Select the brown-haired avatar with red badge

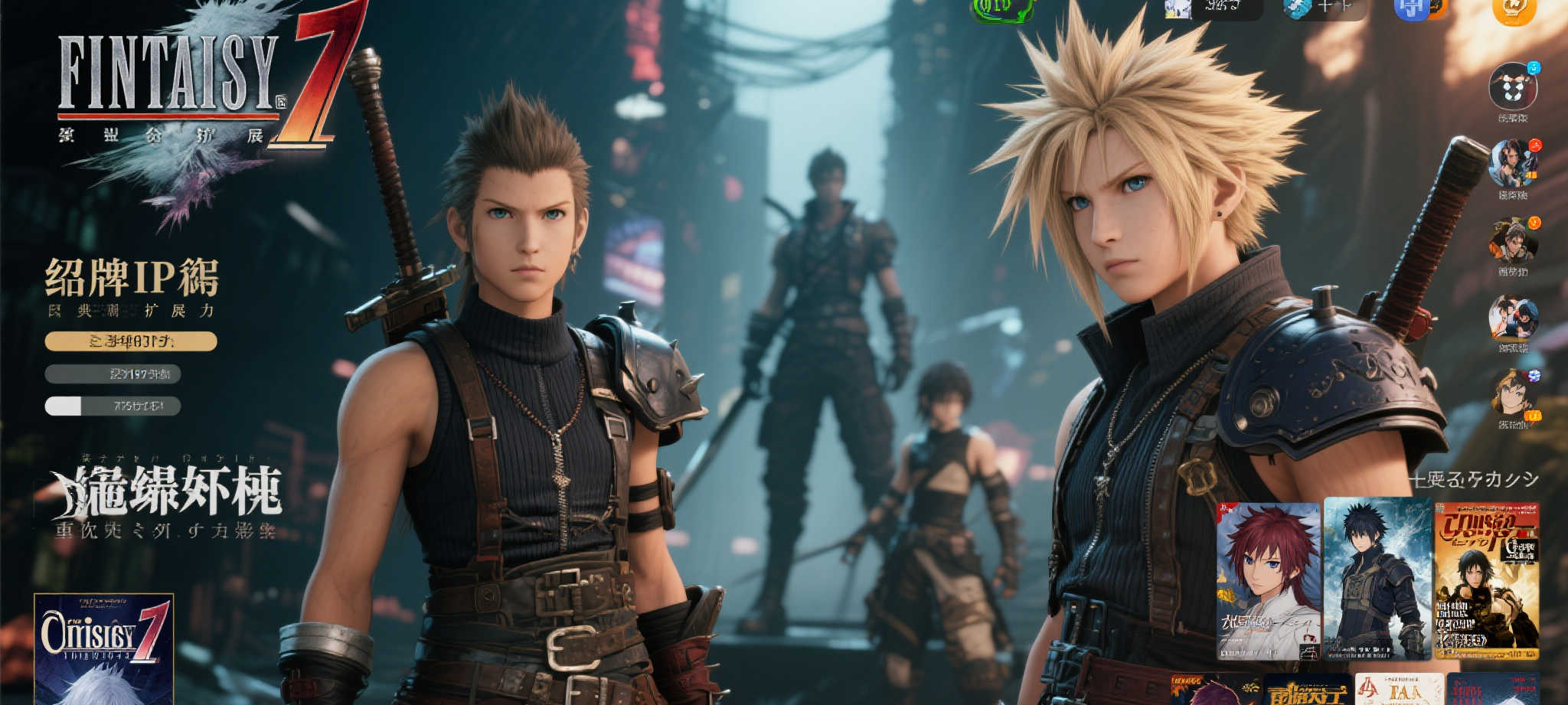pos(1513,164)
